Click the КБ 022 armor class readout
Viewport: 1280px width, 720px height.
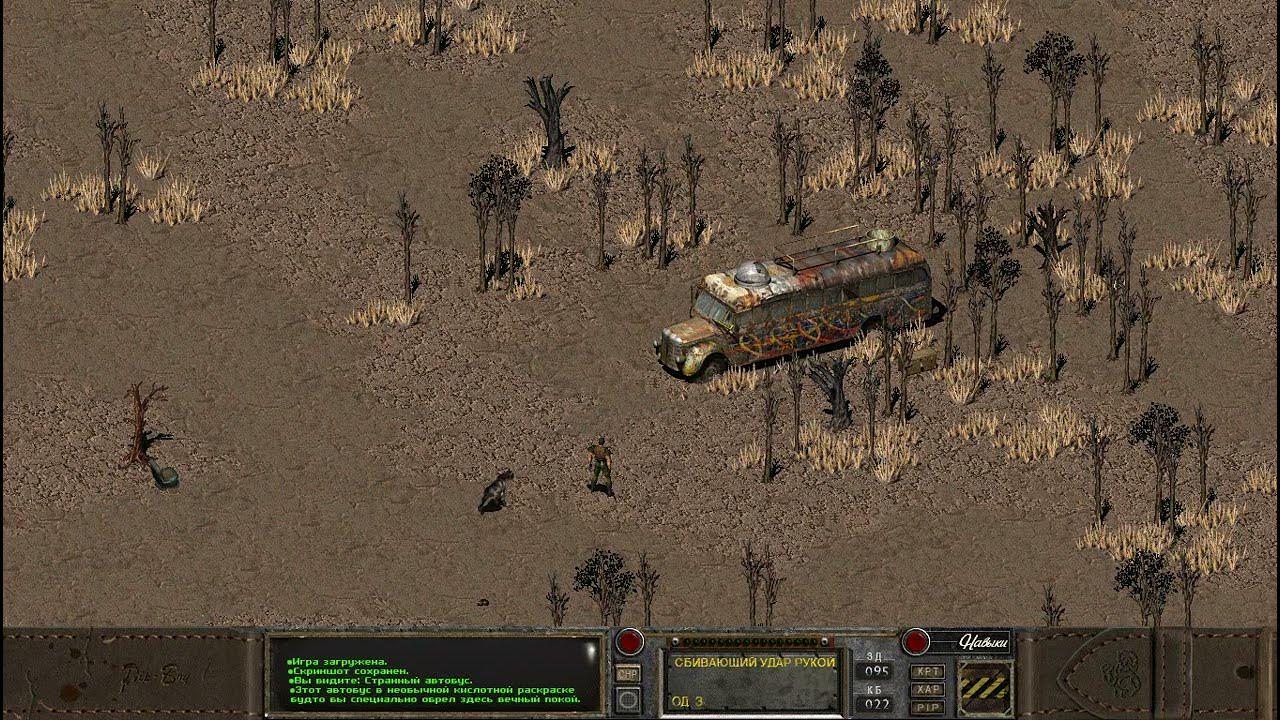point(877,700)
